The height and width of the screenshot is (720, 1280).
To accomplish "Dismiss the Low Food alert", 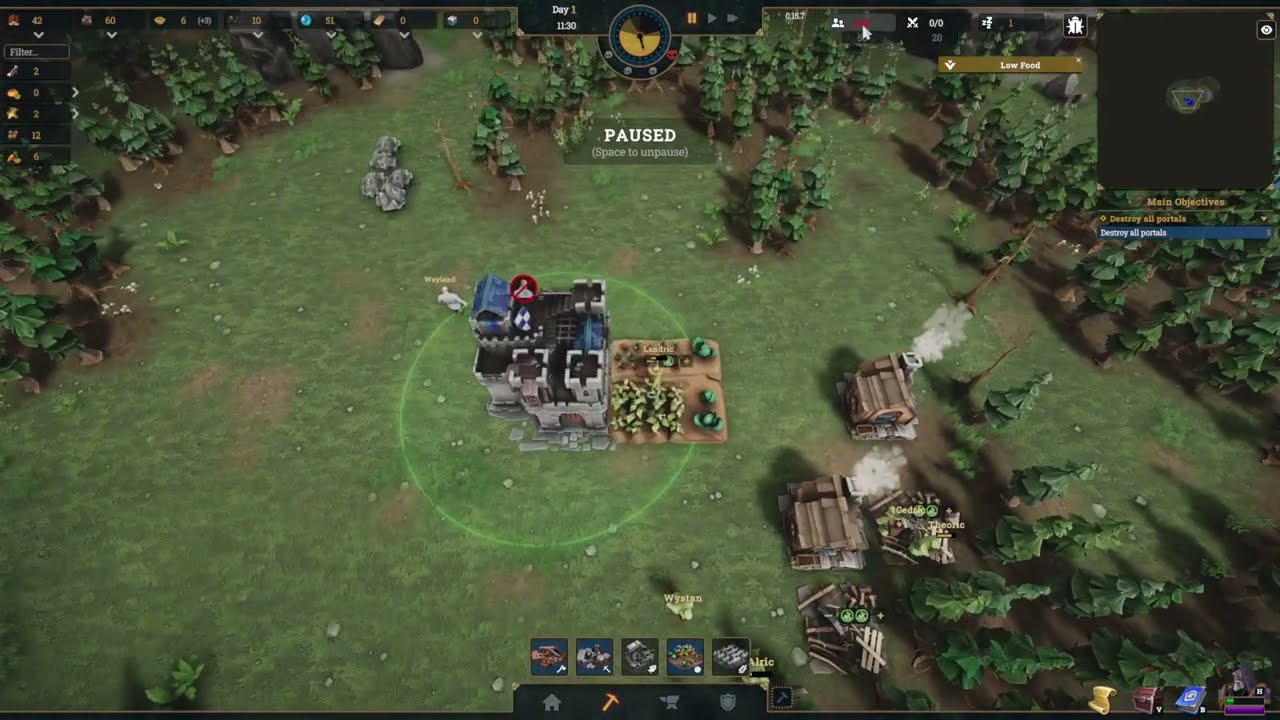I will [x=1078, y=63].
